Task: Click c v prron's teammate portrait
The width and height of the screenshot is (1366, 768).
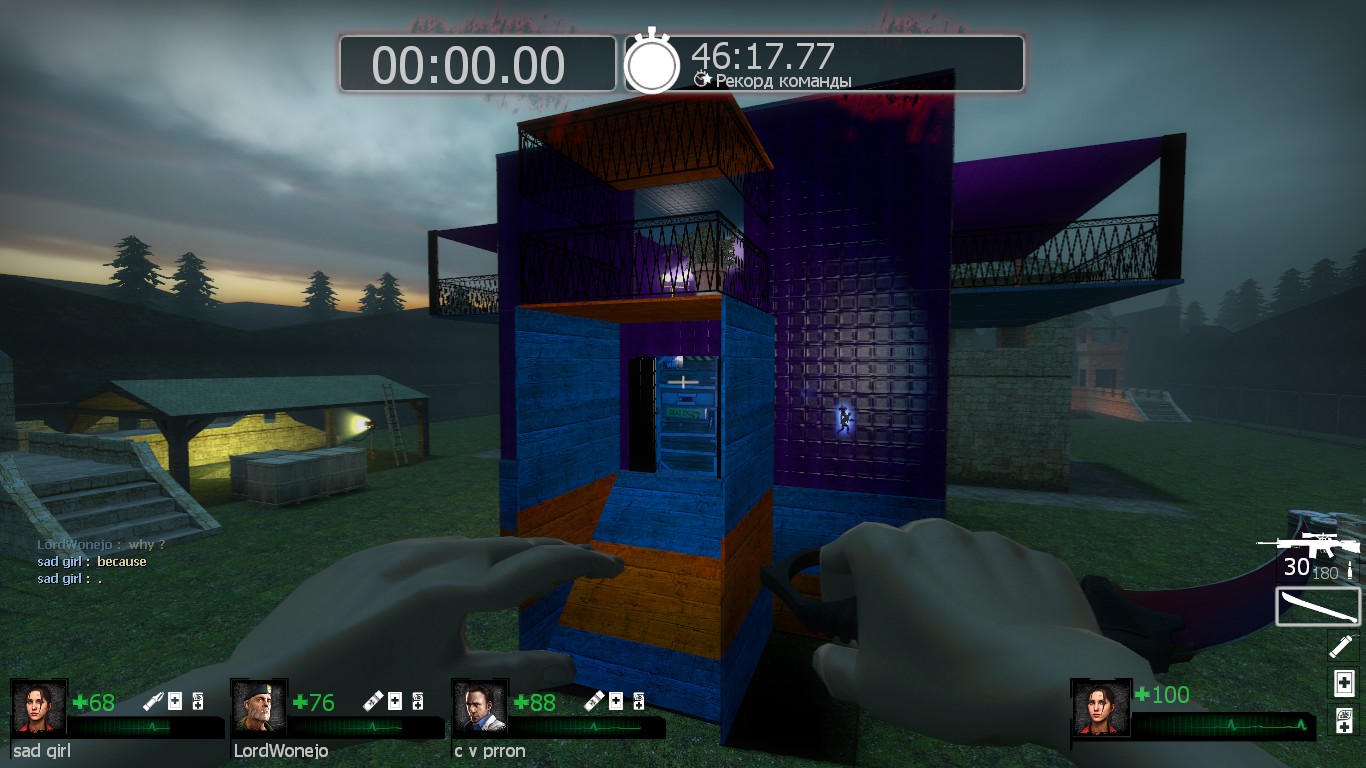Action: [480, 708]
